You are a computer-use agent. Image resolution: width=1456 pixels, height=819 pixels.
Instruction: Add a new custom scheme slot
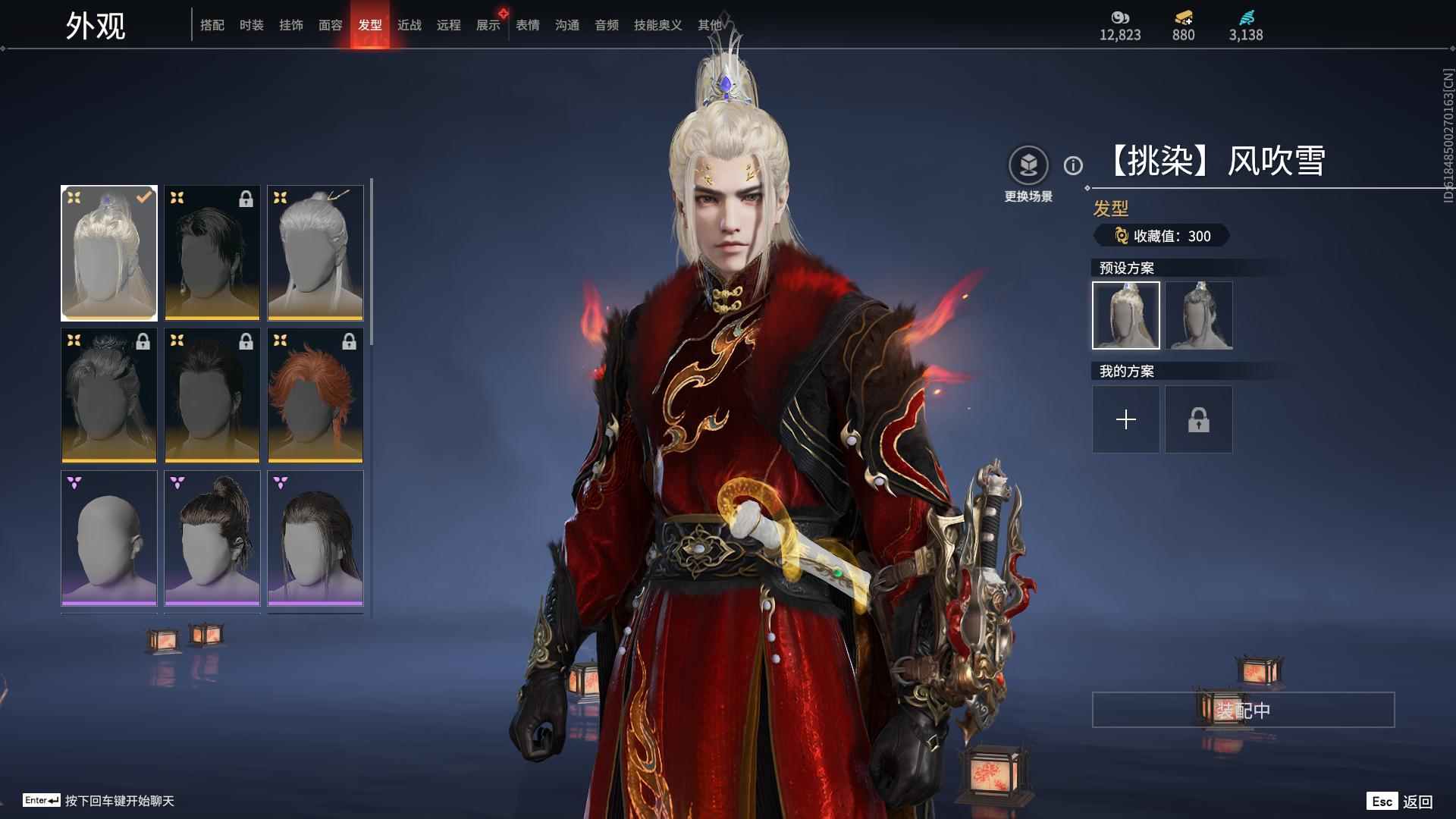[1125, 419]
